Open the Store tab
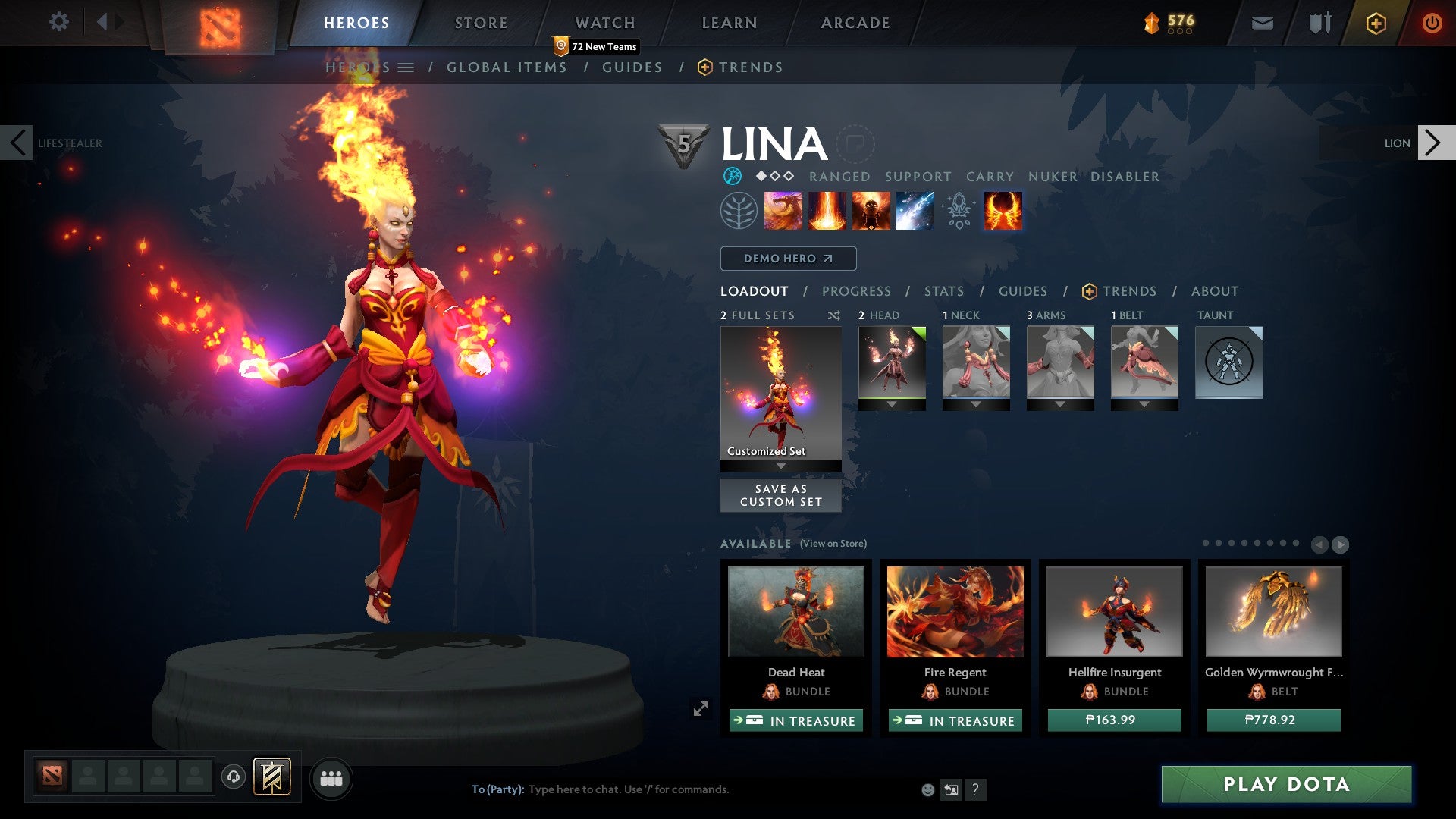This screenshot has width=1456, height=819. [x=481, y=23]
